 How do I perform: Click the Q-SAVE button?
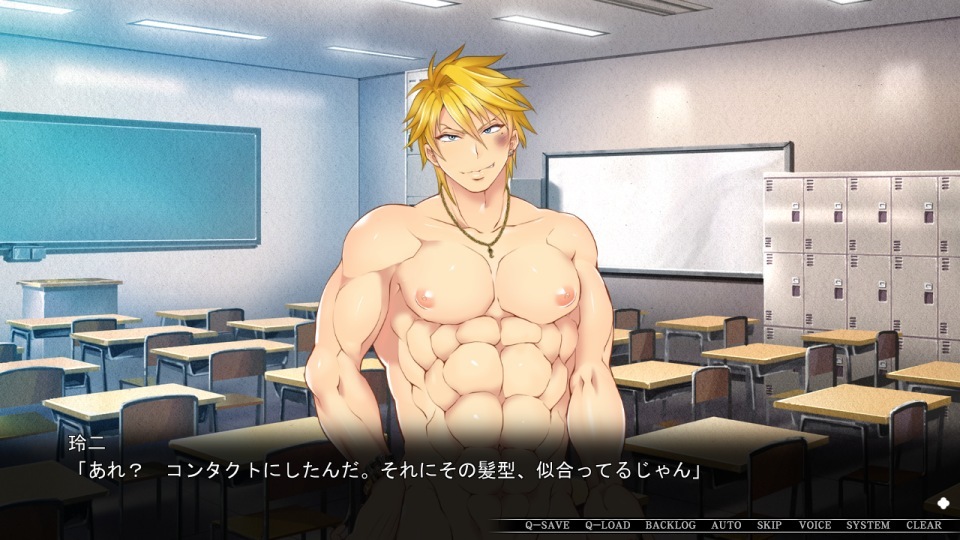click(x=547, y=525)
